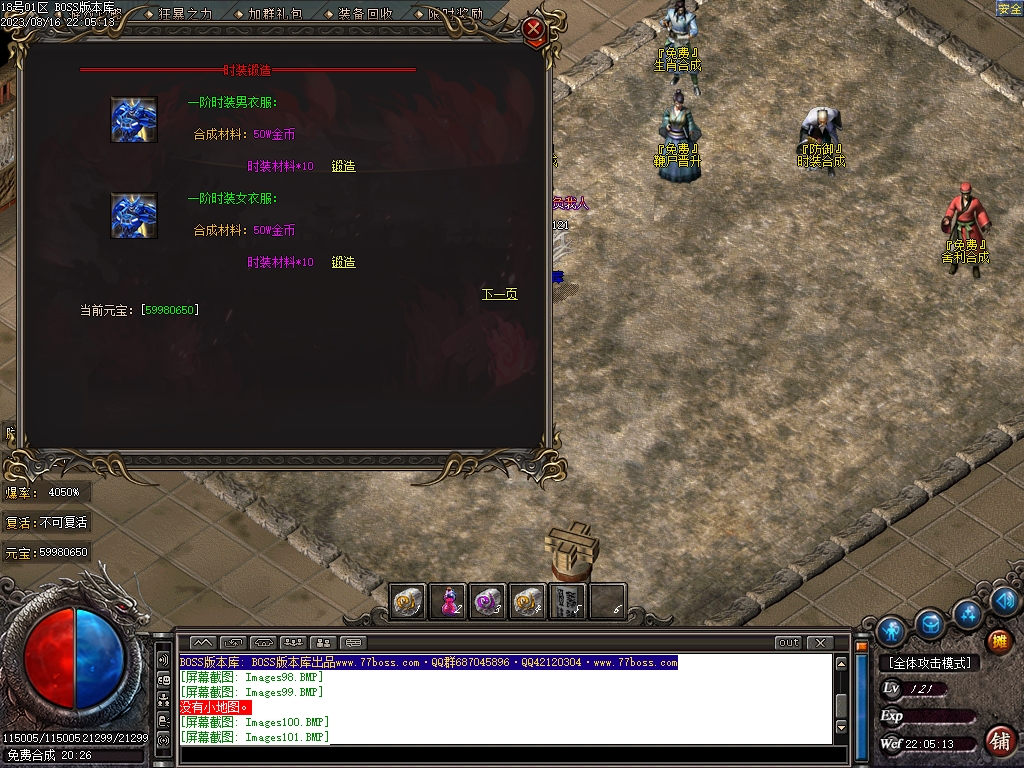
Task: Select the purple scroll hotbar slot
Action: tap(488, 601)
